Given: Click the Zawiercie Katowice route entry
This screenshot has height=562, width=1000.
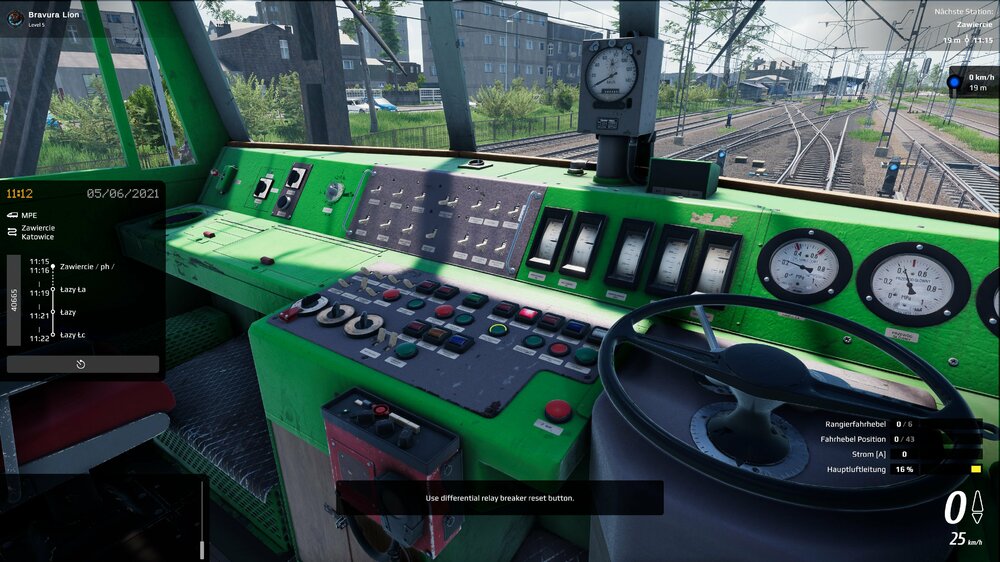Looking at the screenshot, I should point(37,232).
